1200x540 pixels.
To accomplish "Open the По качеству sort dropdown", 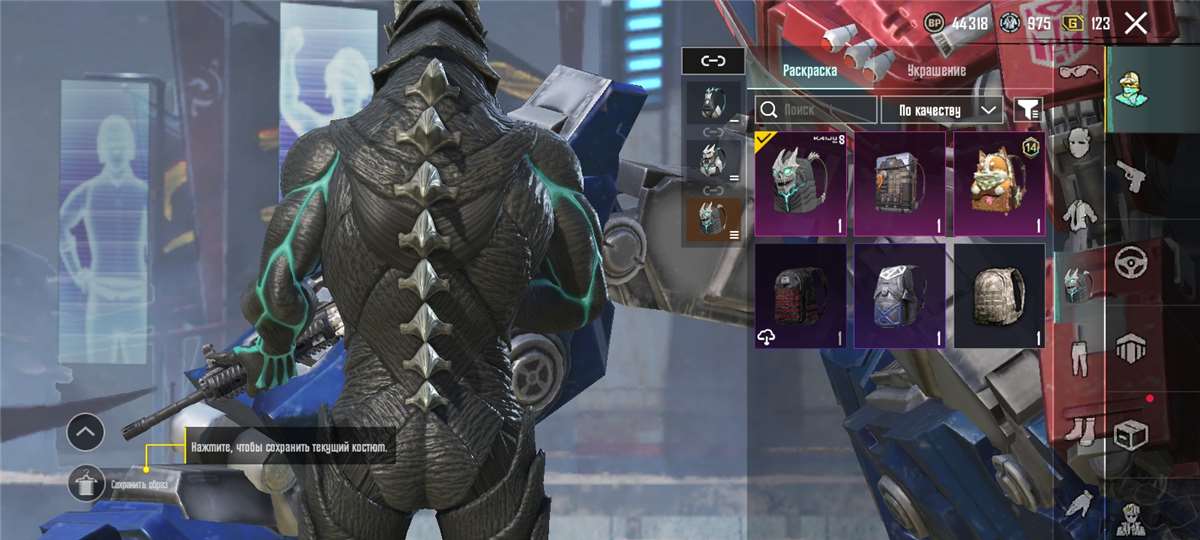I will click(x=941, y=109).
